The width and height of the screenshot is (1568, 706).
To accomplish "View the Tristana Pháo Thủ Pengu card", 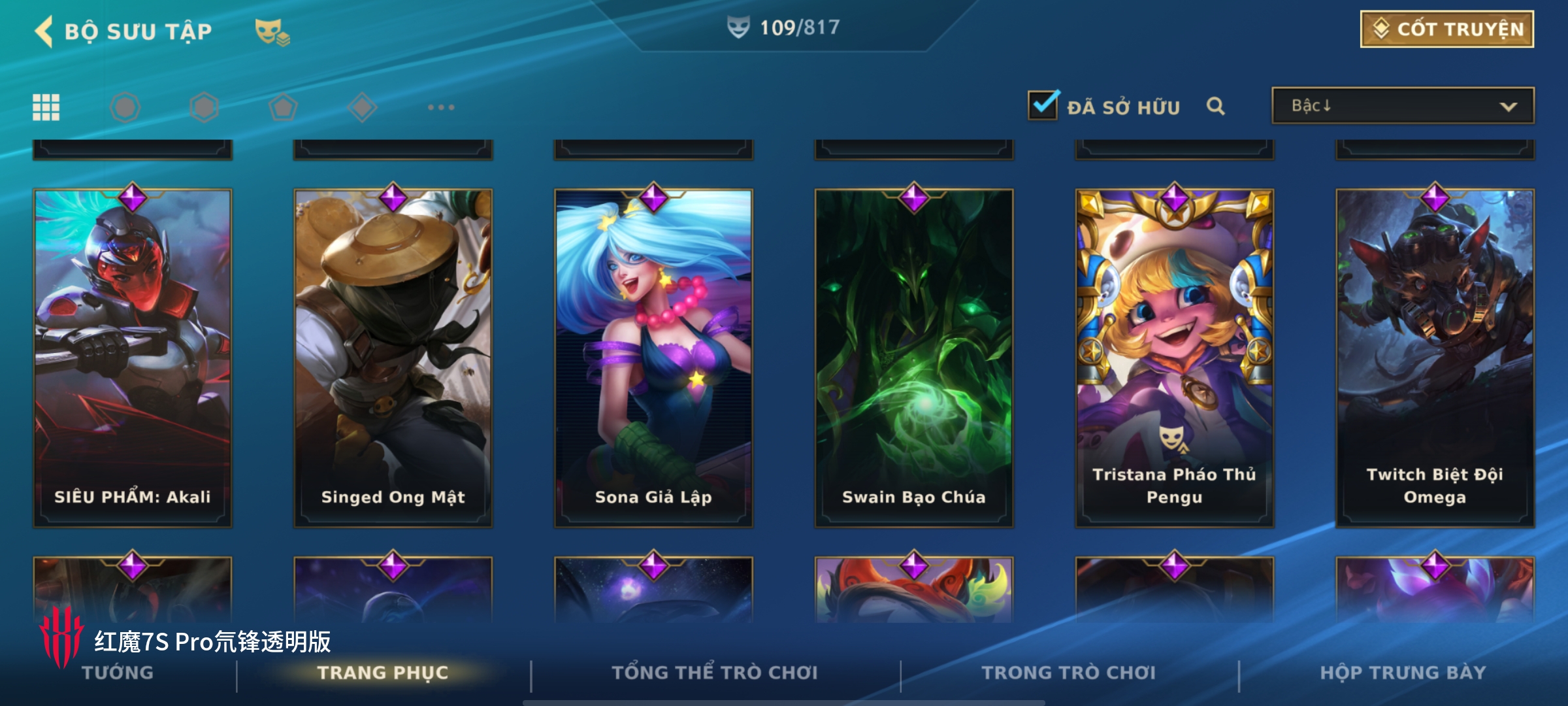I will coord(1174,358).
